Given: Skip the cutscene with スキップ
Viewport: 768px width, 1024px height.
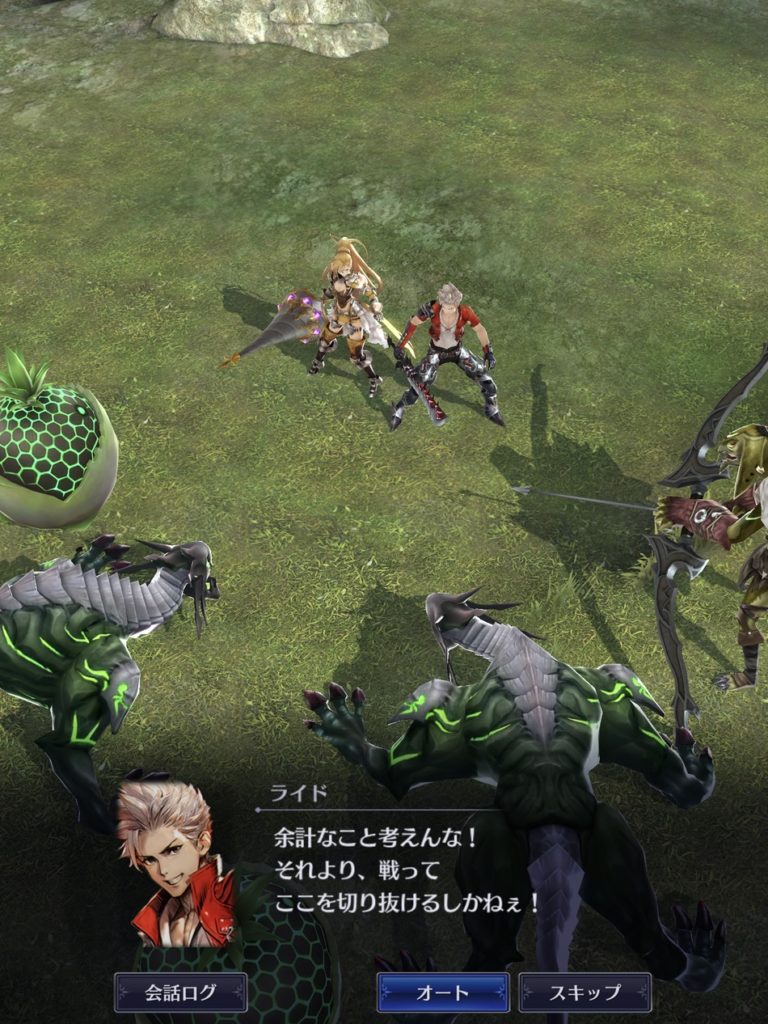Looking at the screenshot, I should point(585,992).
